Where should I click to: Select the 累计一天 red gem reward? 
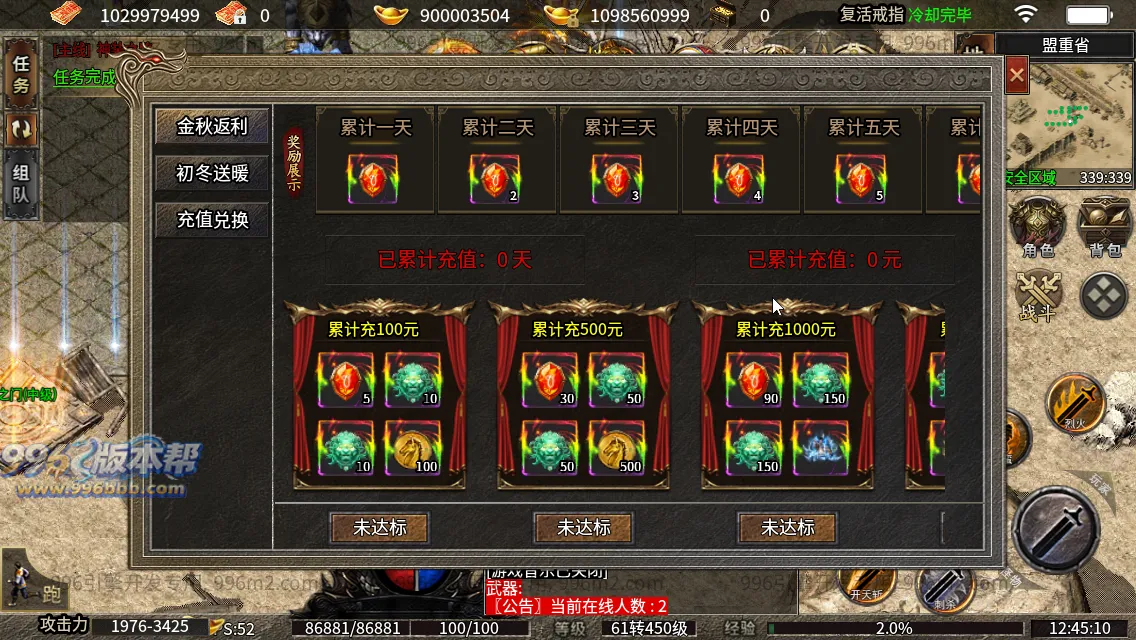click(x=373, y=180)
